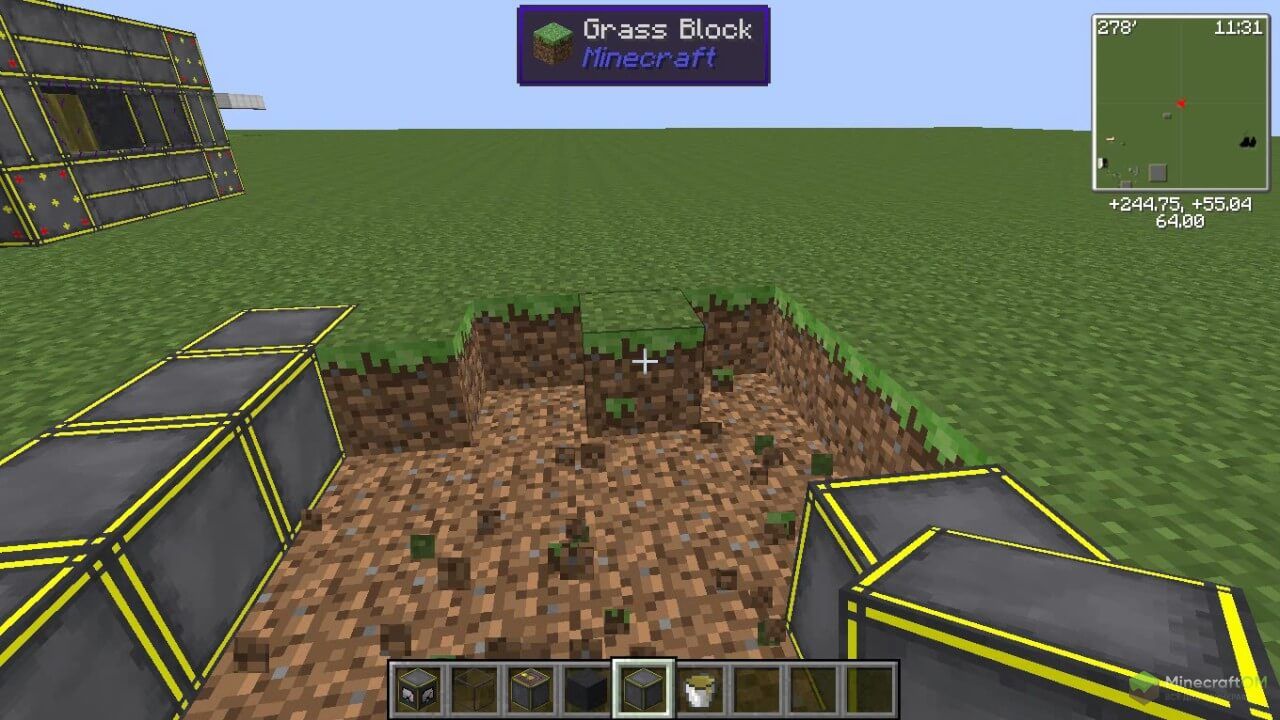Click the black mob marker on minimap
This screenshot has width=1280, height=720.
pos(1247,143)
